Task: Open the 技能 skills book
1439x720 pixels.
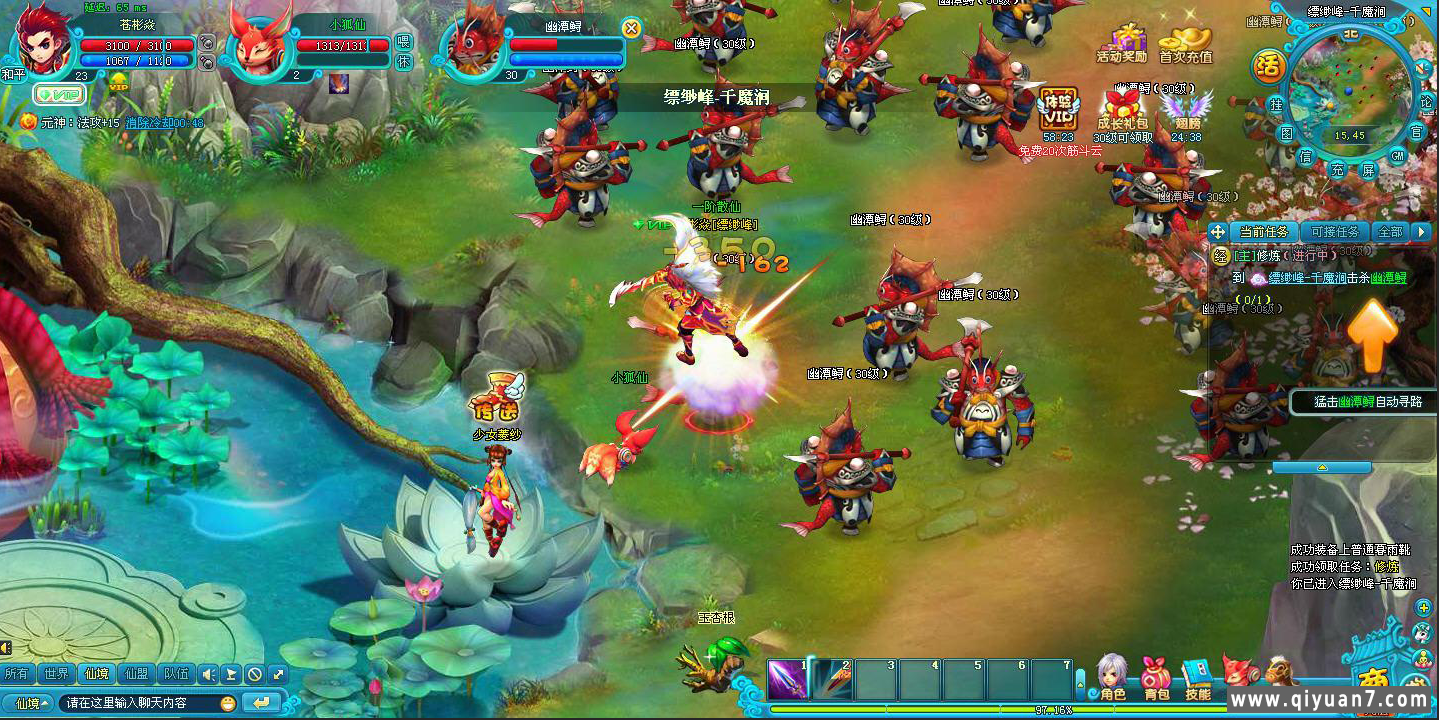Action: click(x=1197, y=677)
